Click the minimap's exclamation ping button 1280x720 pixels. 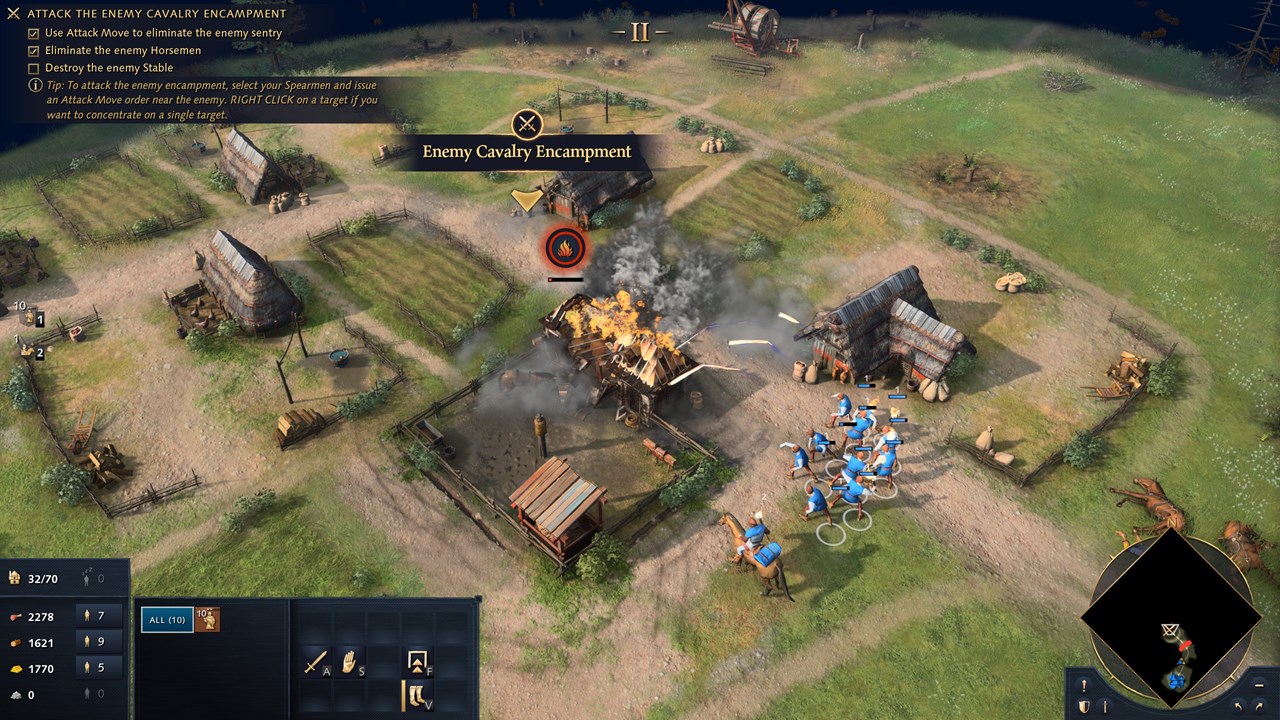point(1084,686)
